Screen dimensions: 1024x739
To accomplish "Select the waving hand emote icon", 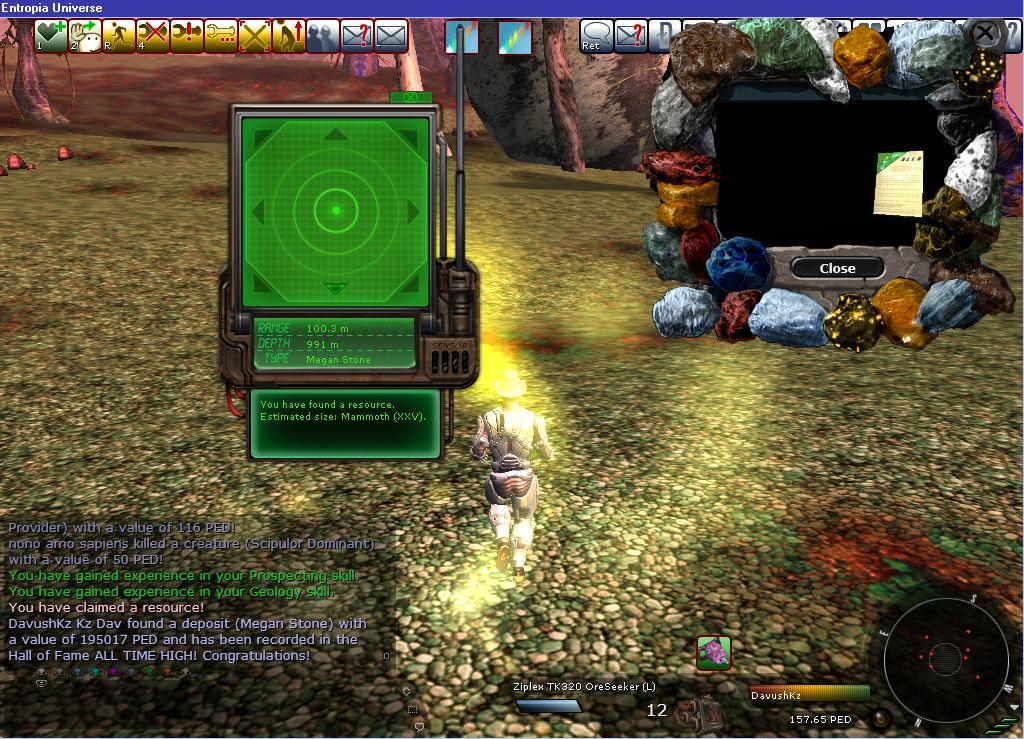I will click(85, 37).
